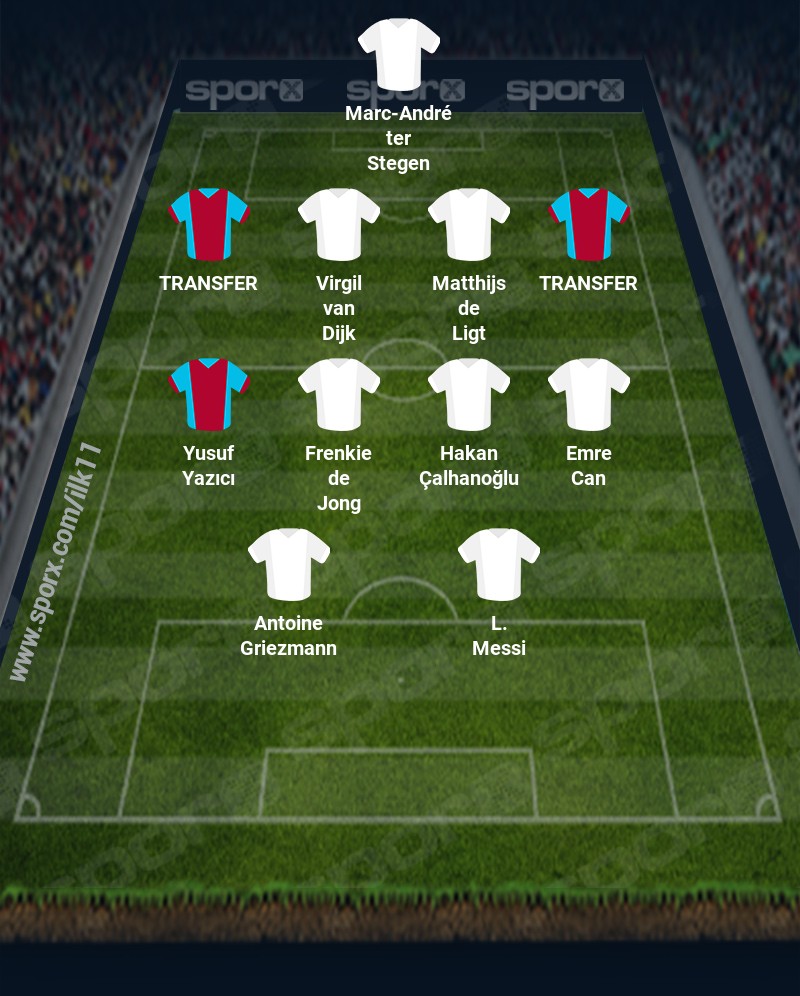Select the TRANSFER slot beside Virgil van Dijk
The height and width of the screenshot is (996, 800).
[x=208, y=224]
